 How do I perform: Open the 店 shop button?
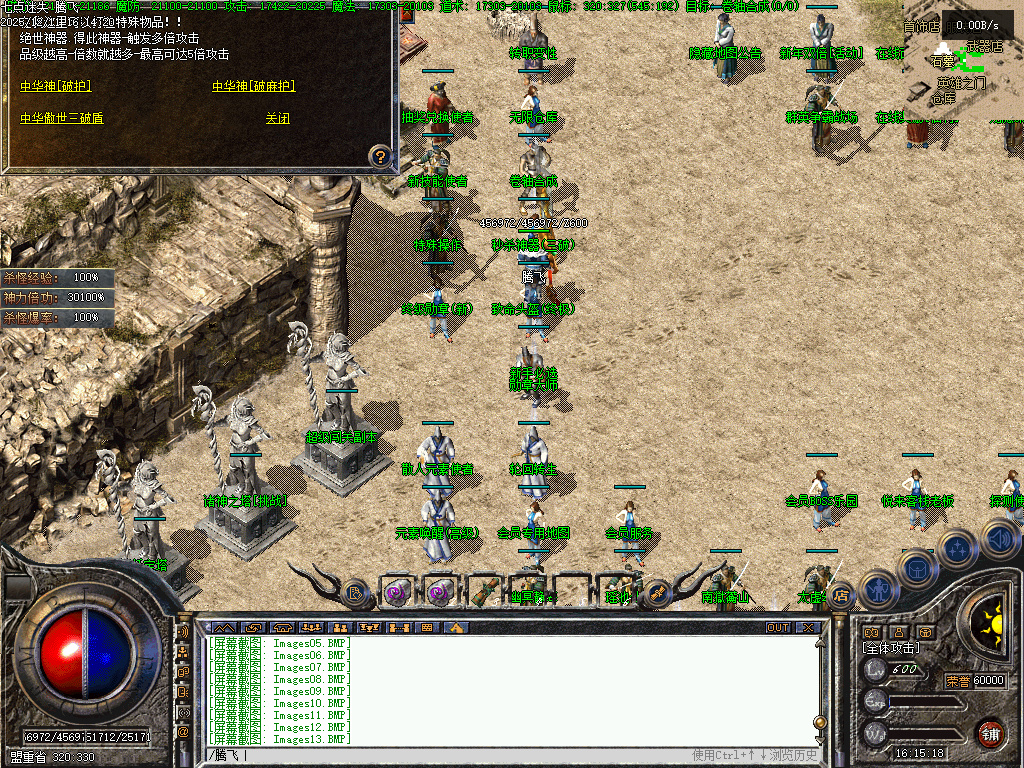pyautogui.click(x=842, y=596)
